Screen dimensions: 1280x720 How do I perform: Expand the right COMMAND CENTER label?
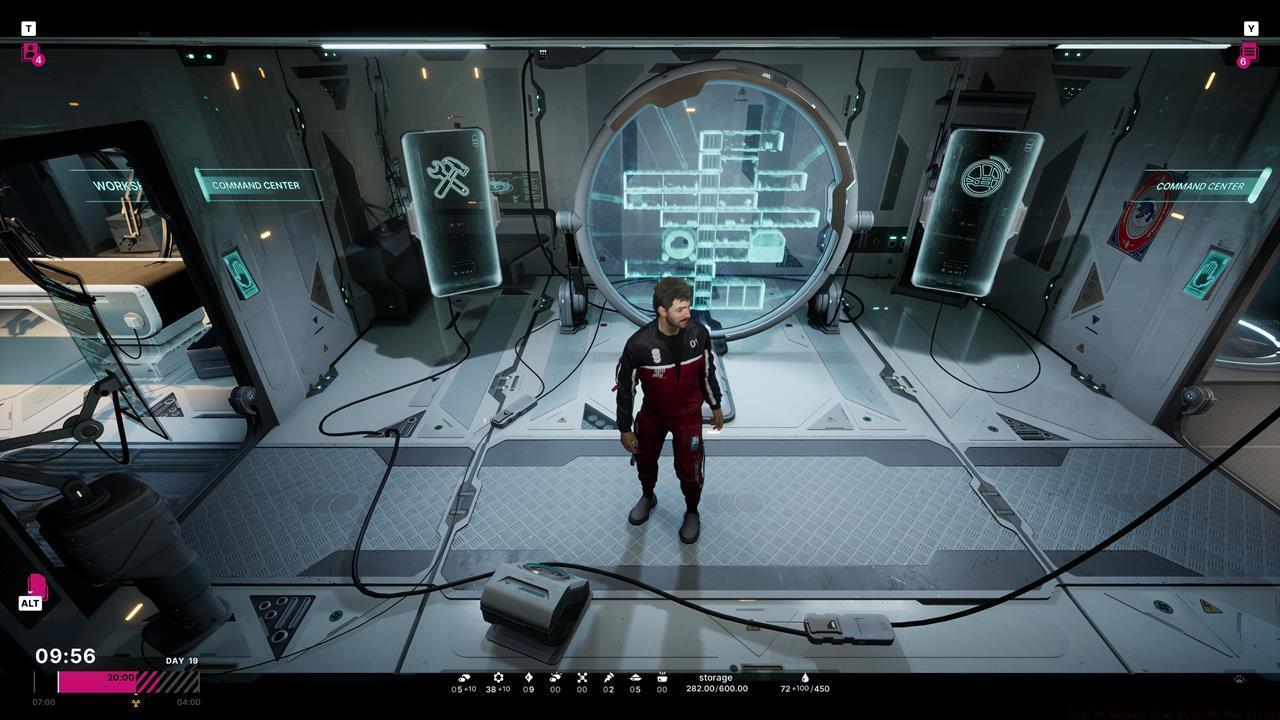(1200, 185)
